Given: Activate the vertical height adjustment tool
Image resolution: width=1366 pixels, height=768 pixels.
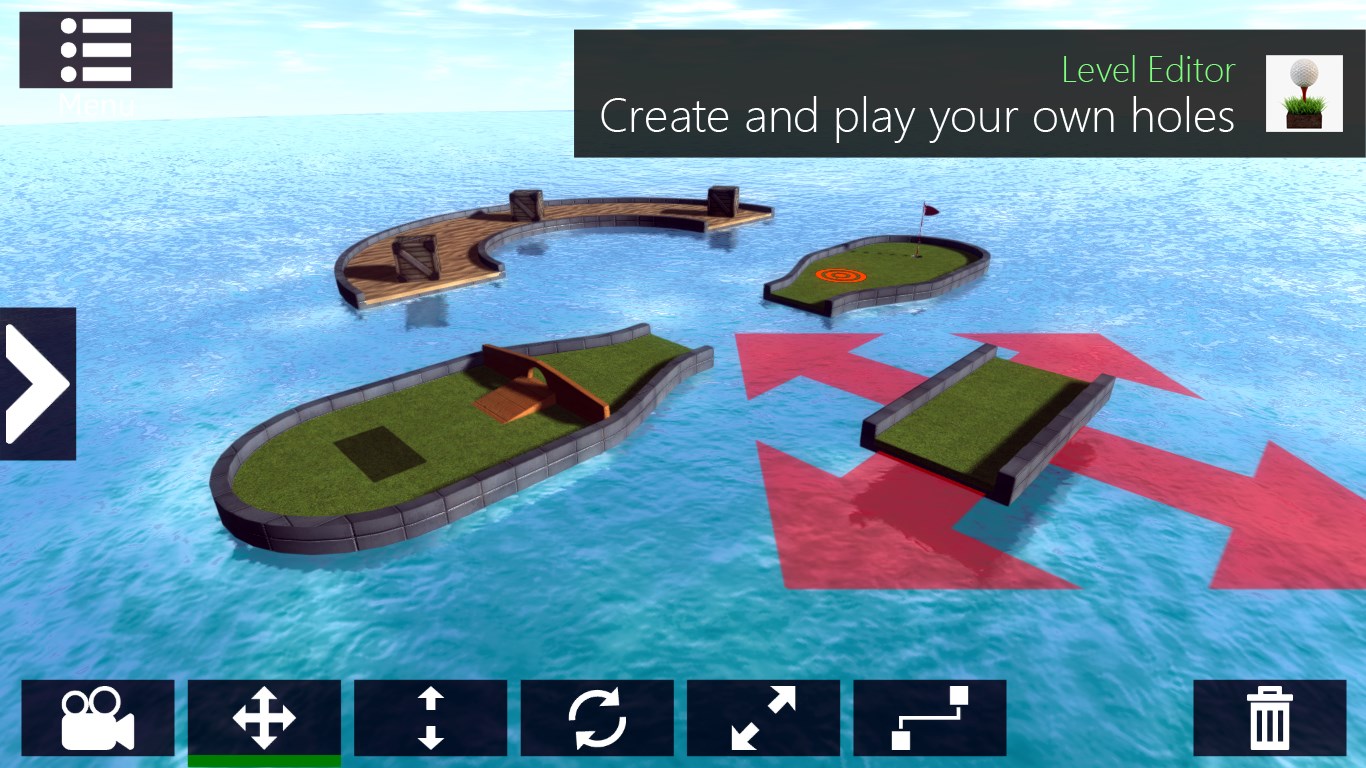Looking at the screenshot, I should pos(430,717).
